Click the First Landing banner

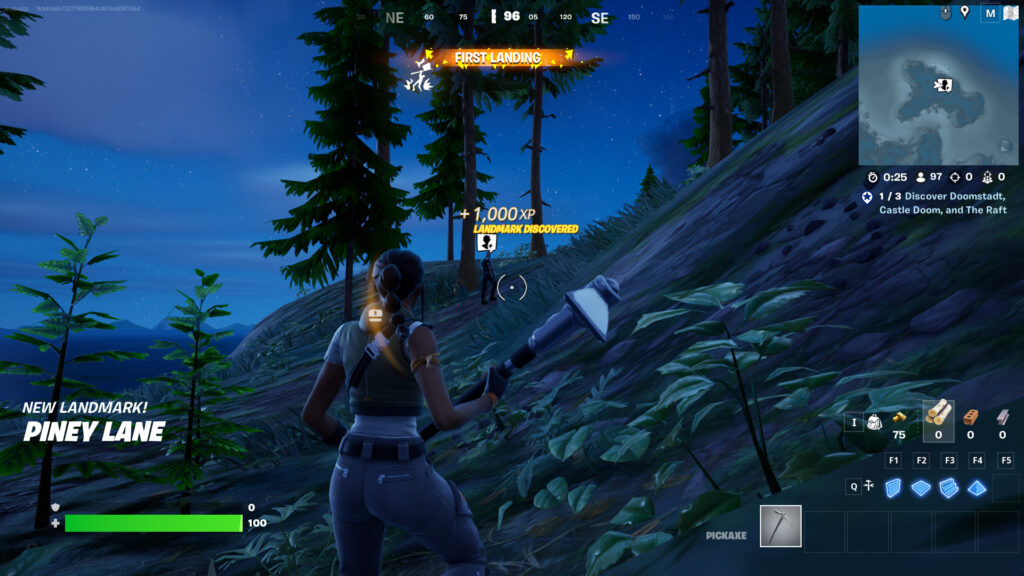tap(497, 58)
